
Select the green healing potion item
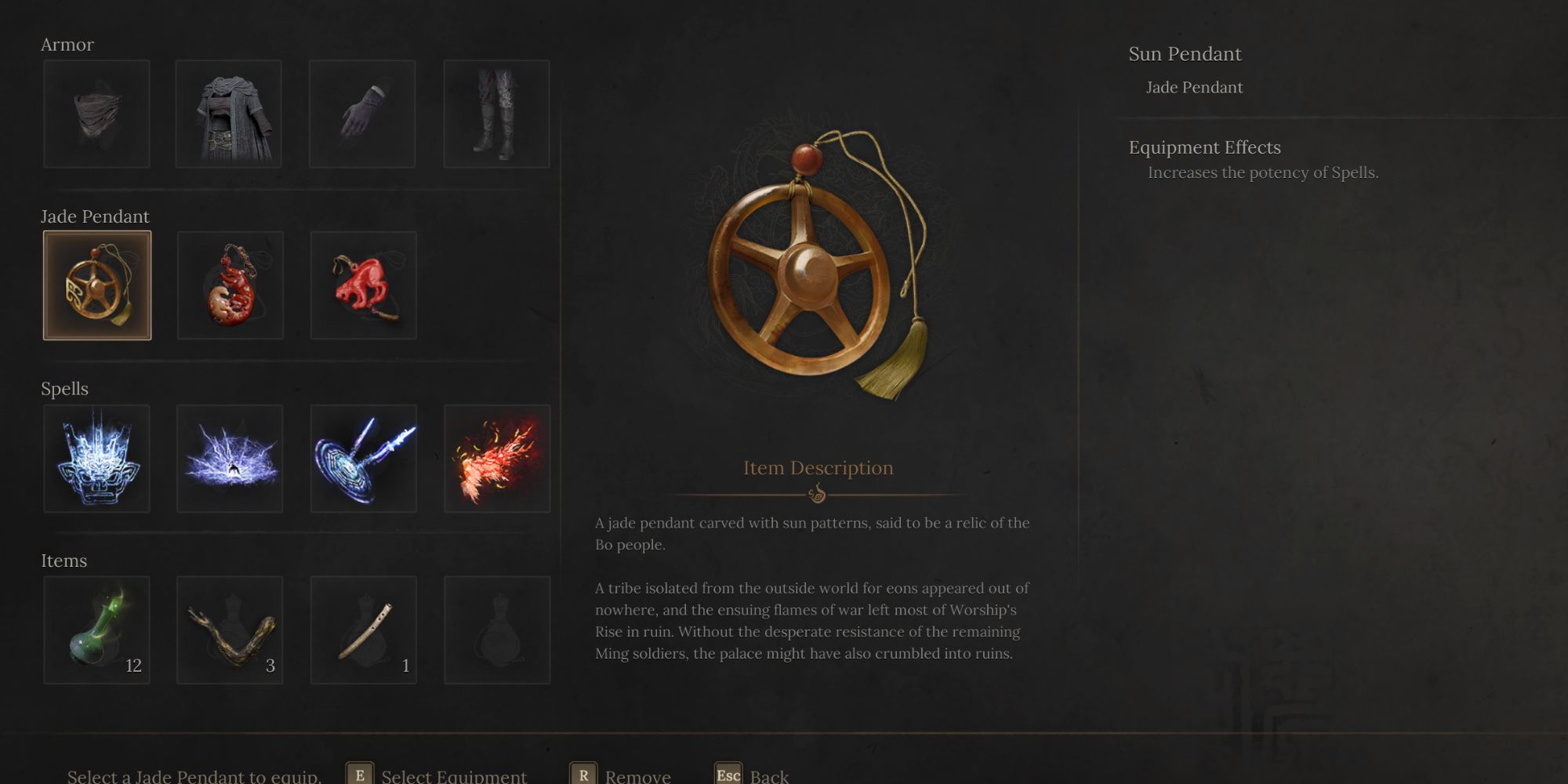point(97,630)
